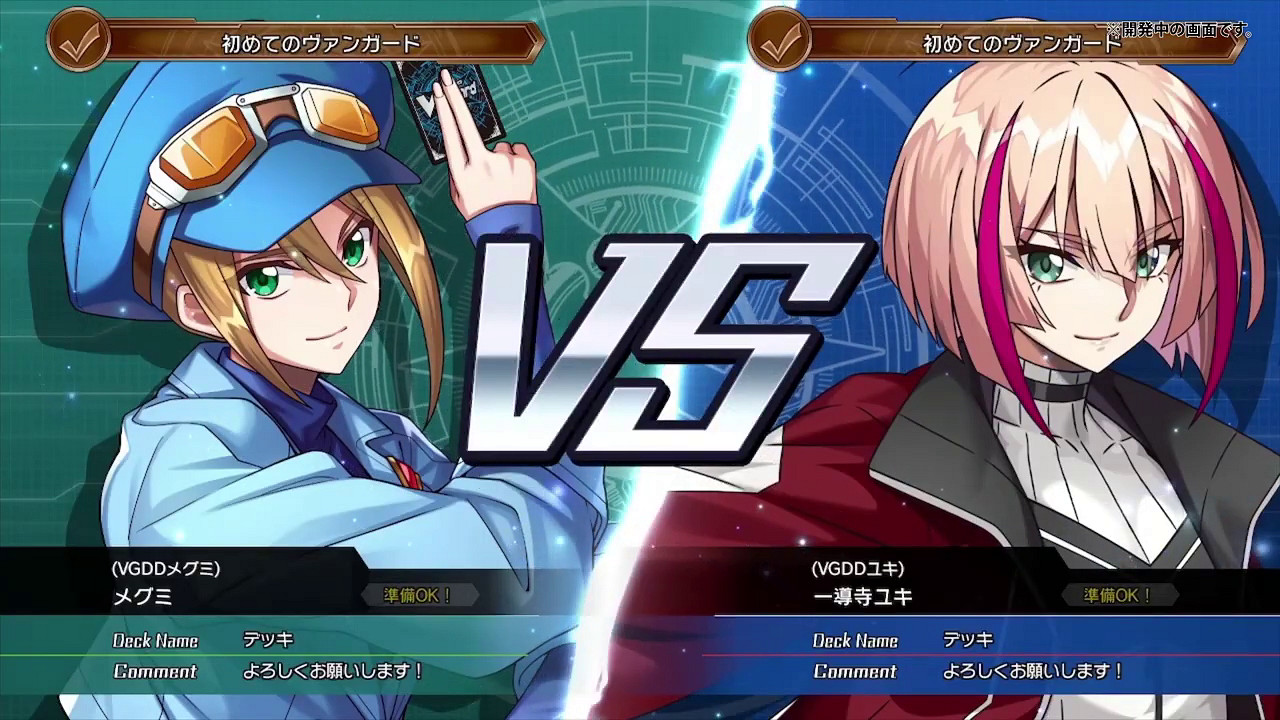Expand Megumi's Deck Name details
The image size is (1280, 720).
pos(156,640)
